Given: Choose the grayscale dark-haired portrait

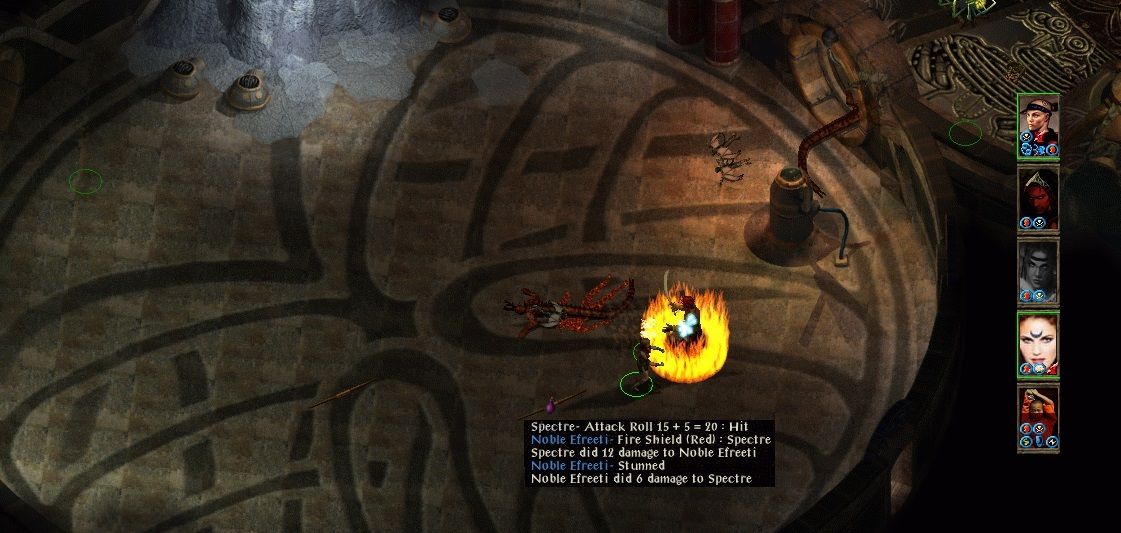Looking at the screenshot, I should point(1038,265).
